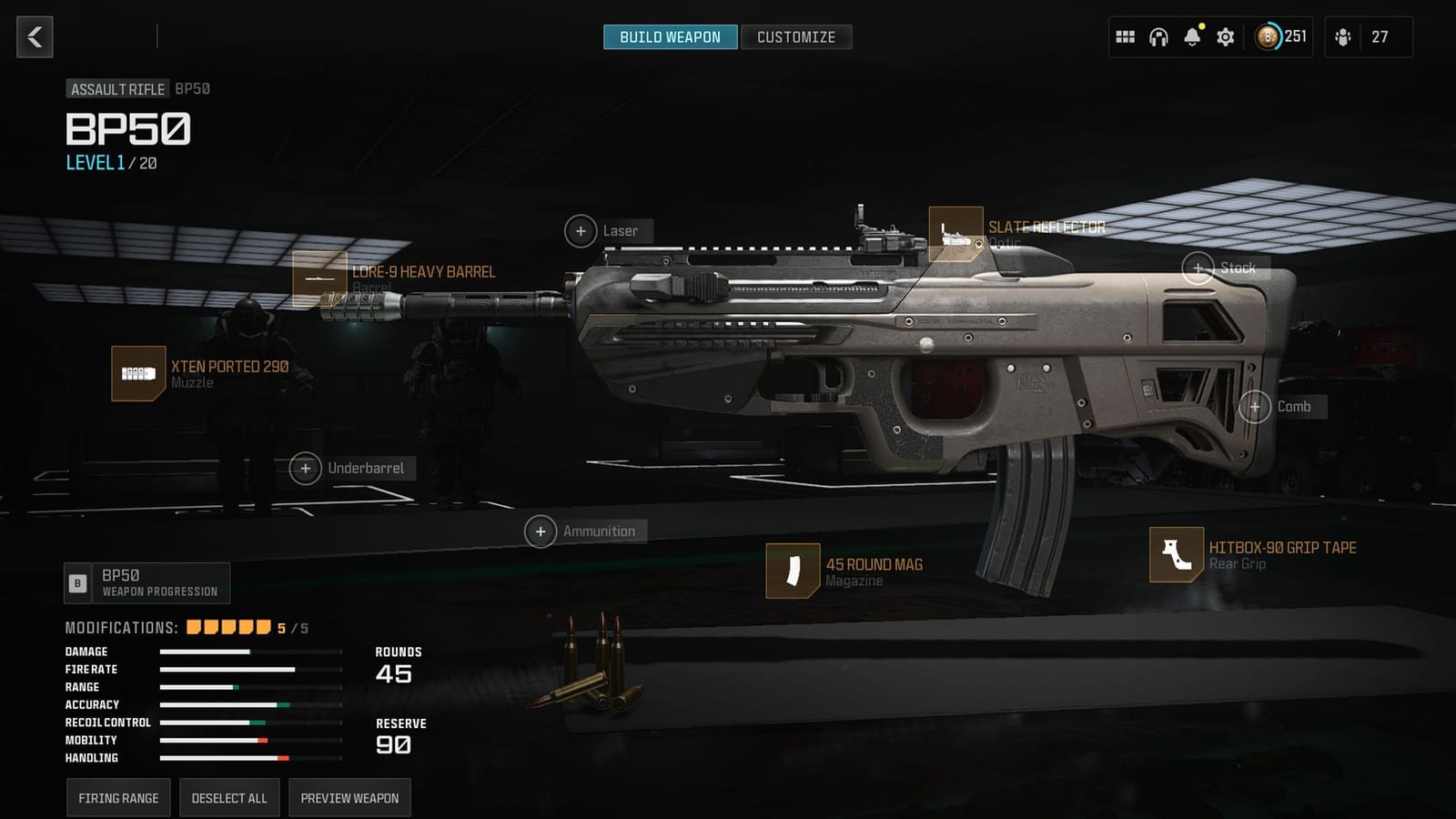
Task: Open the BP50 Weapon Progression panel
Action: [148, 582]
